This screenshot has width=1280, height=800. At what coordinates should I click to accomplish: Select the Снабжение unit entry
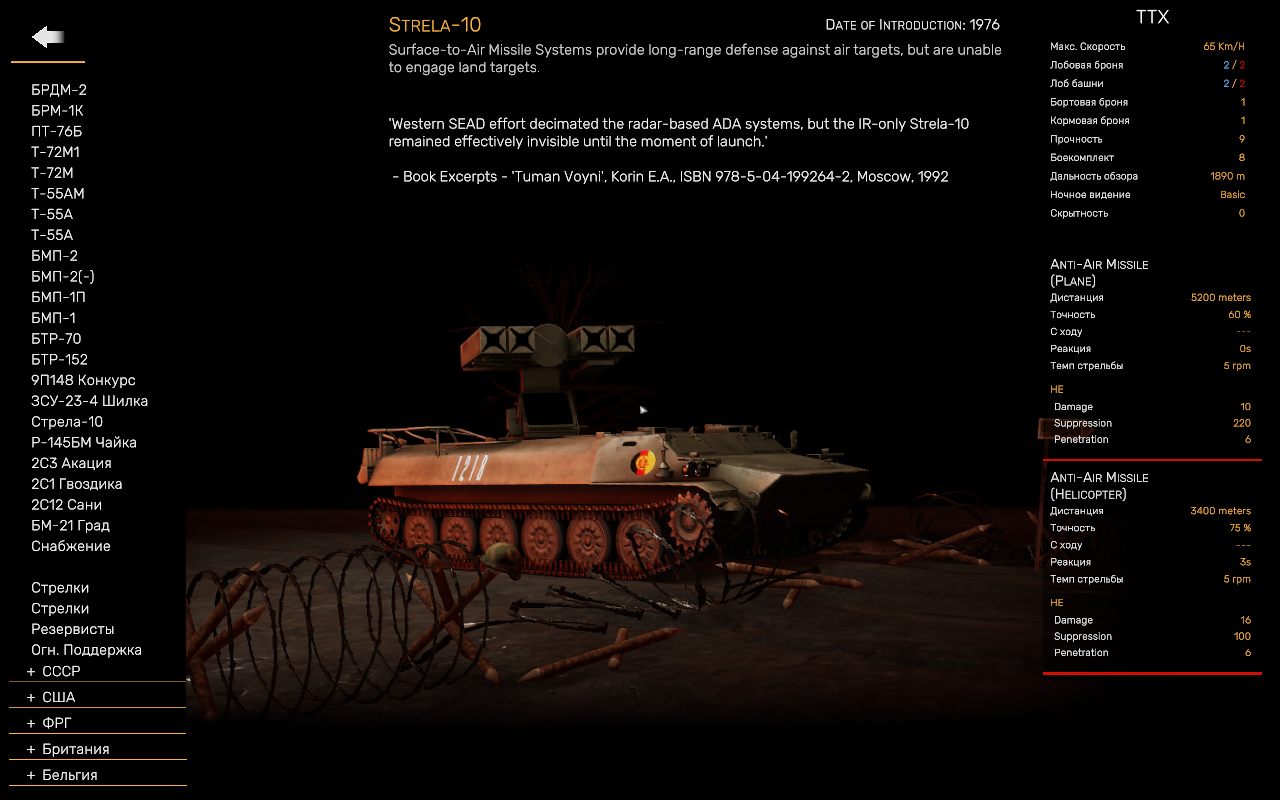click(70, 546)
